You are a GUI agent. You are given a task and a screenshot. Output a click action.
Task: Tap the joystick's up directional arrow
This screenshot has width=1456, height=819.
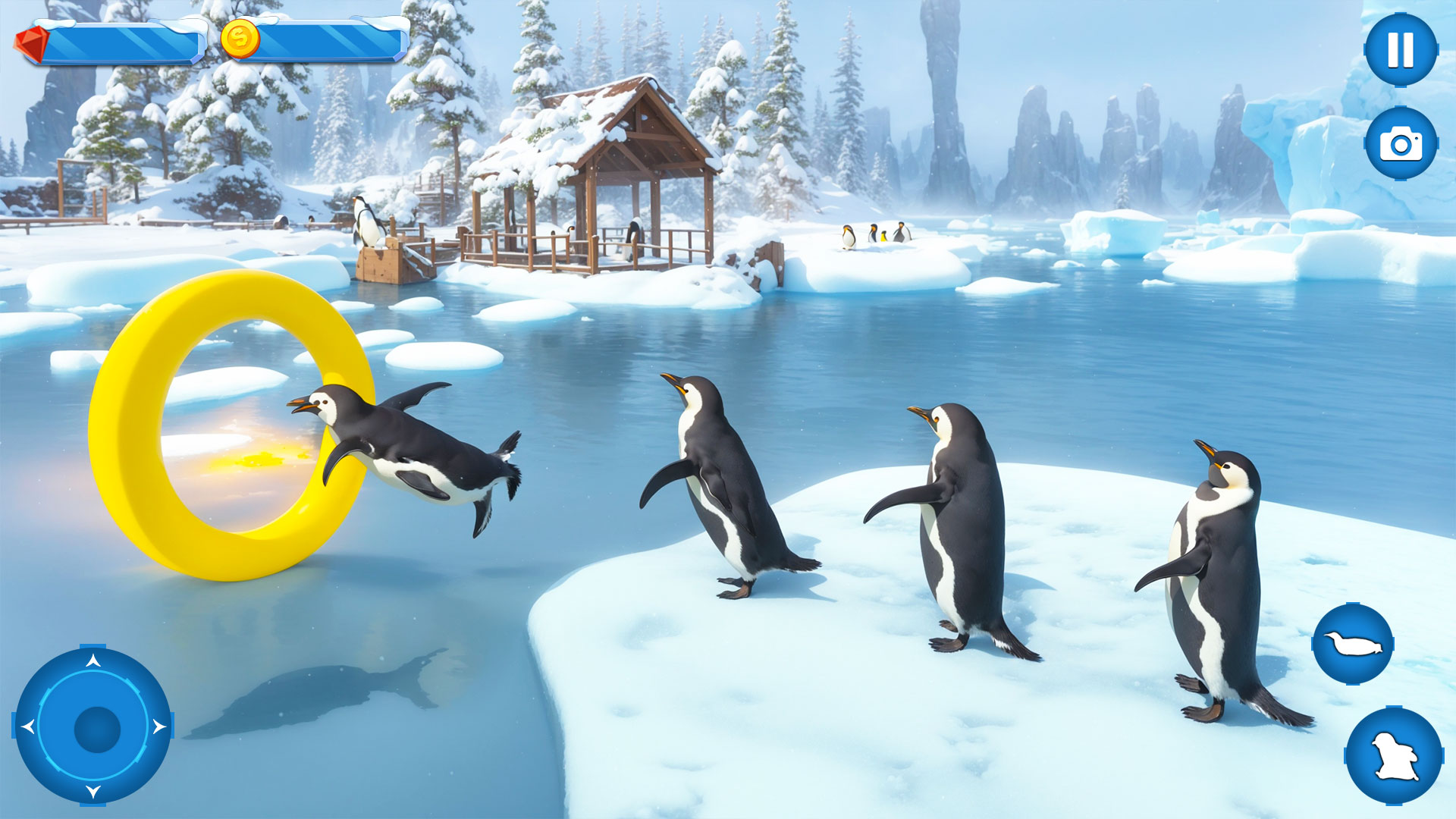[x=93, y=658]
